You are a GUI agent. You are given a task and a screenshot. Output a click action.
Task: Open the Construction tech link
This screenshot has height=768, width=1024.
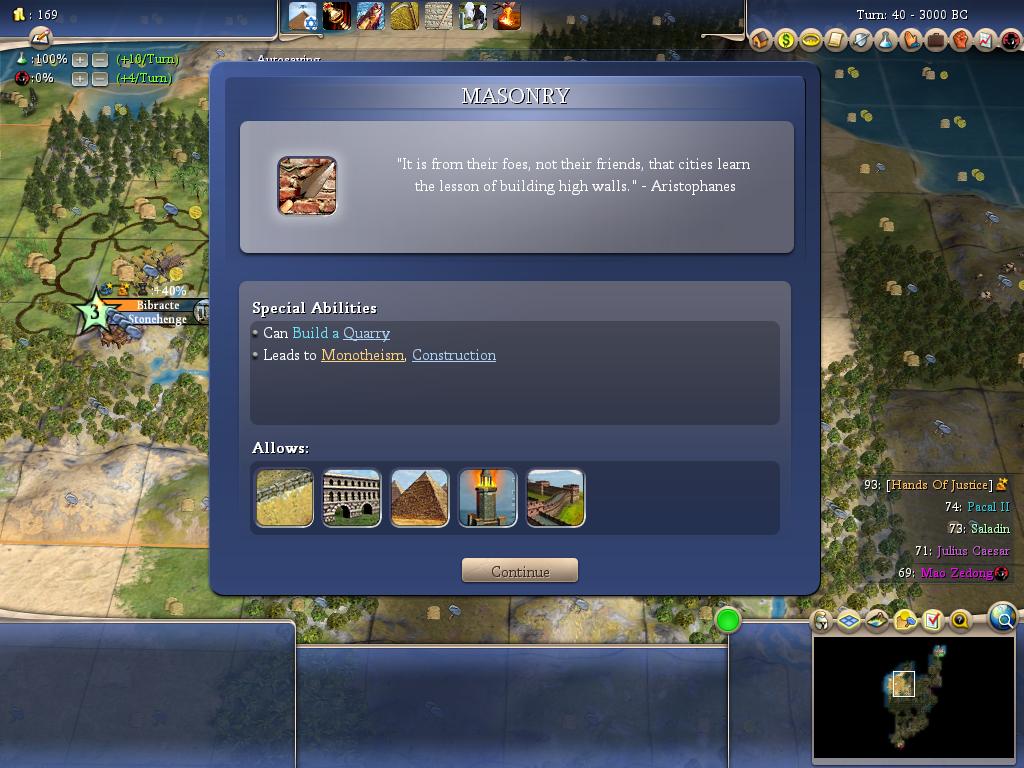pyautogui.click(x=454, y=355)
